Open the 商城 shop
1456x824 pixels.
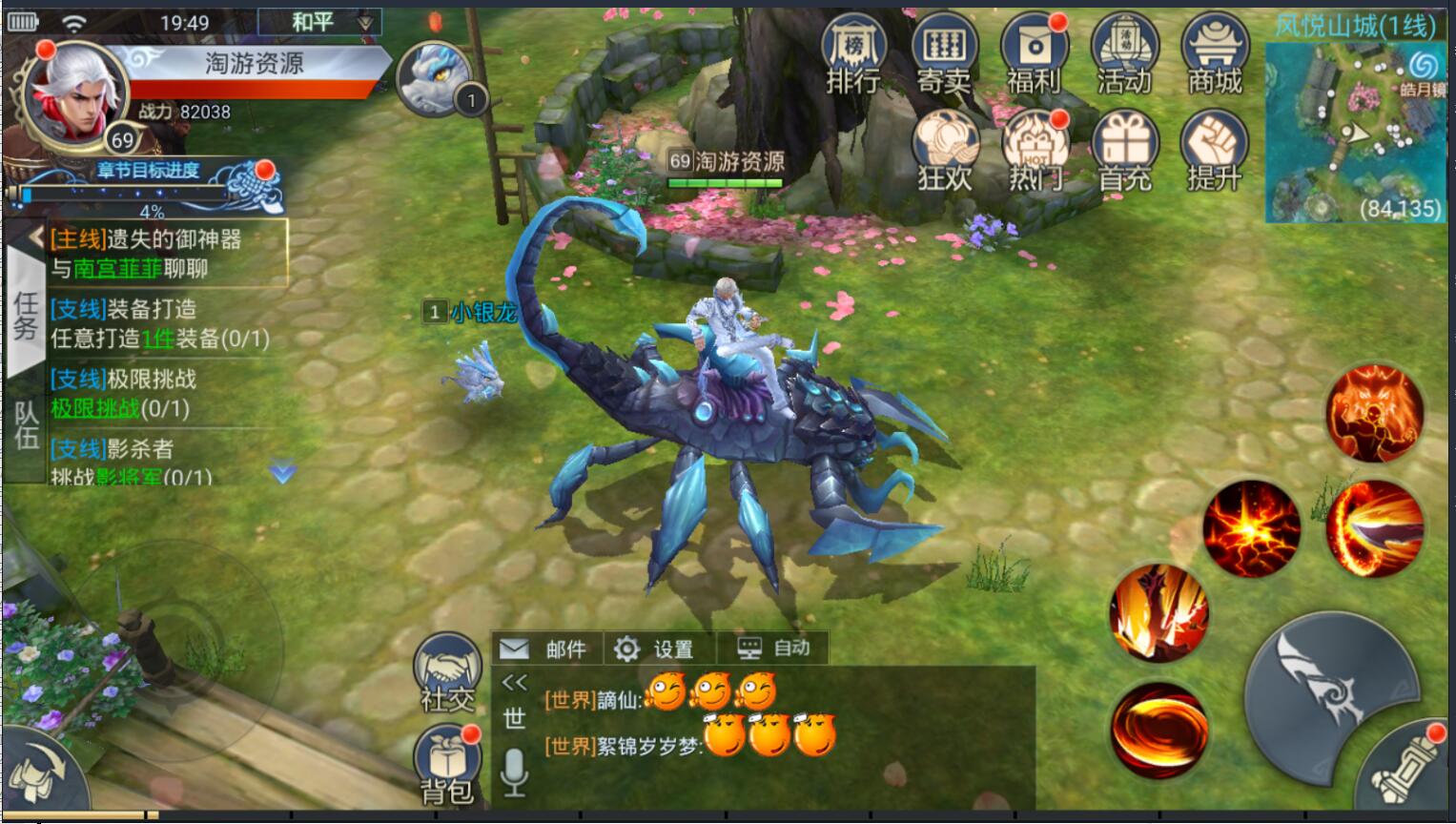[x=1214, y=54]
